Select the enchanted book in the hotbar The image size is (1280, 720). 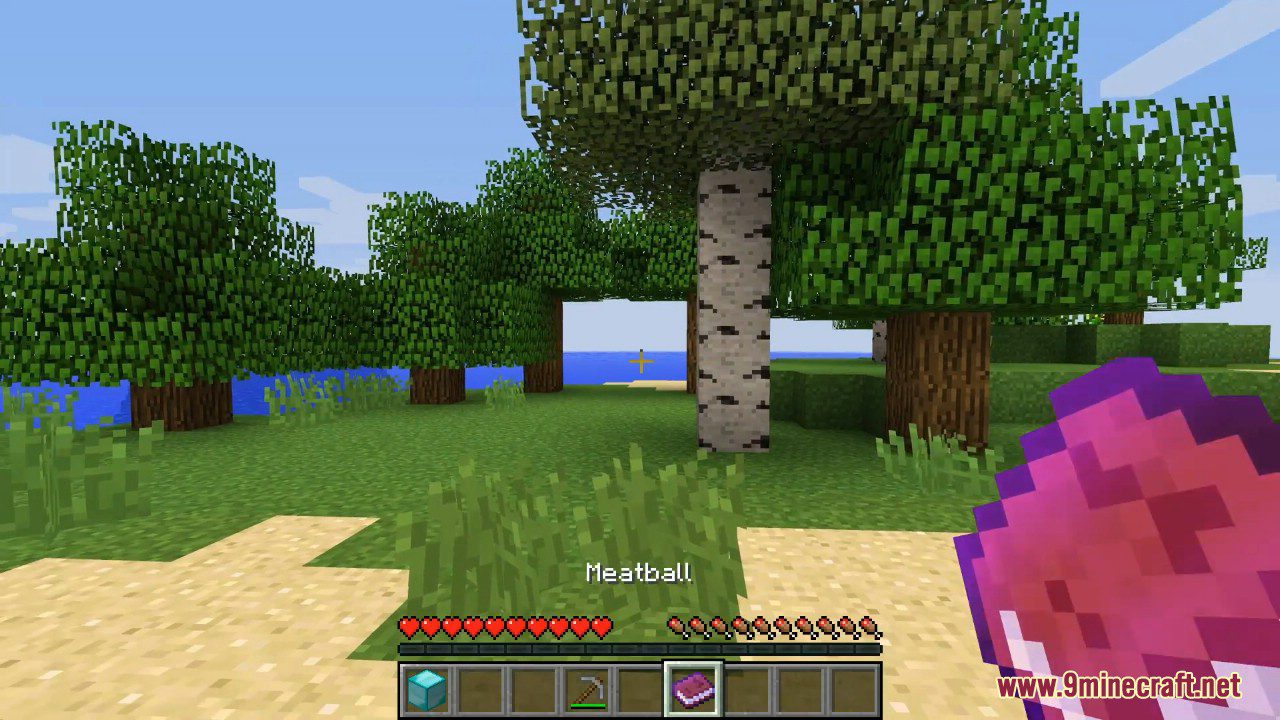694,685
